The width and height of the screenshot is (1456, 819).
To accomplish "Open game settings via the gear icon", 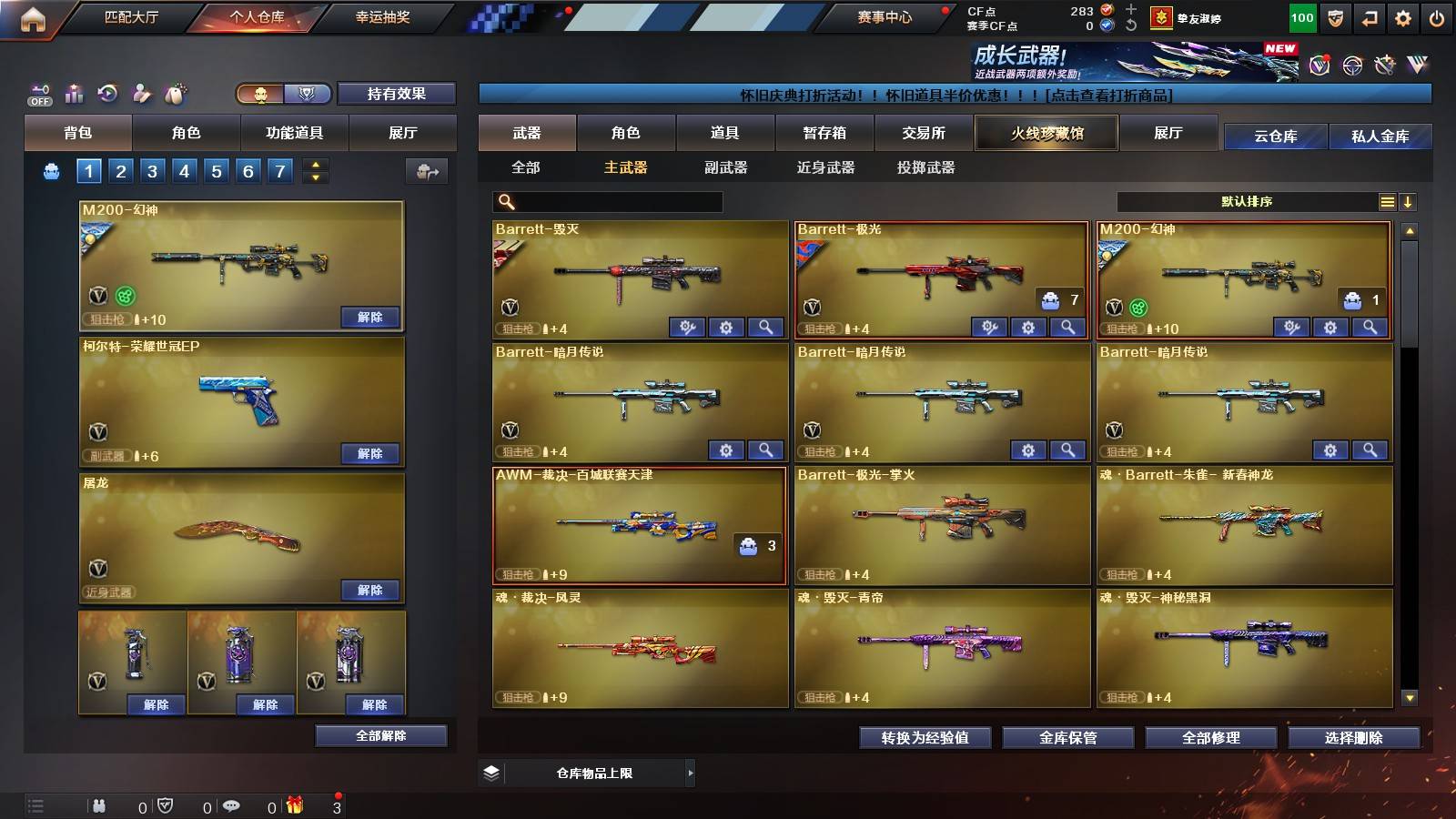I will [x=1404, y=17].
